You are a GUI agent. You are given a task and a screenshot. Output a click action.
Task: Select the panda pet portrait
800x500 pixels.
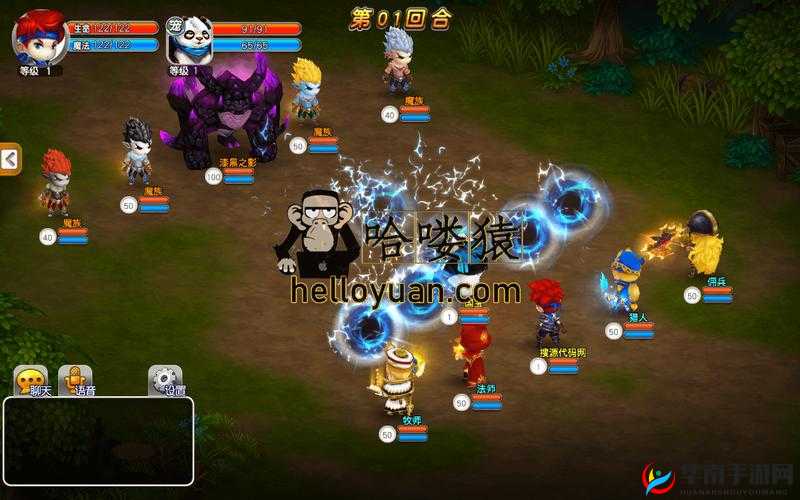[188, 40]
